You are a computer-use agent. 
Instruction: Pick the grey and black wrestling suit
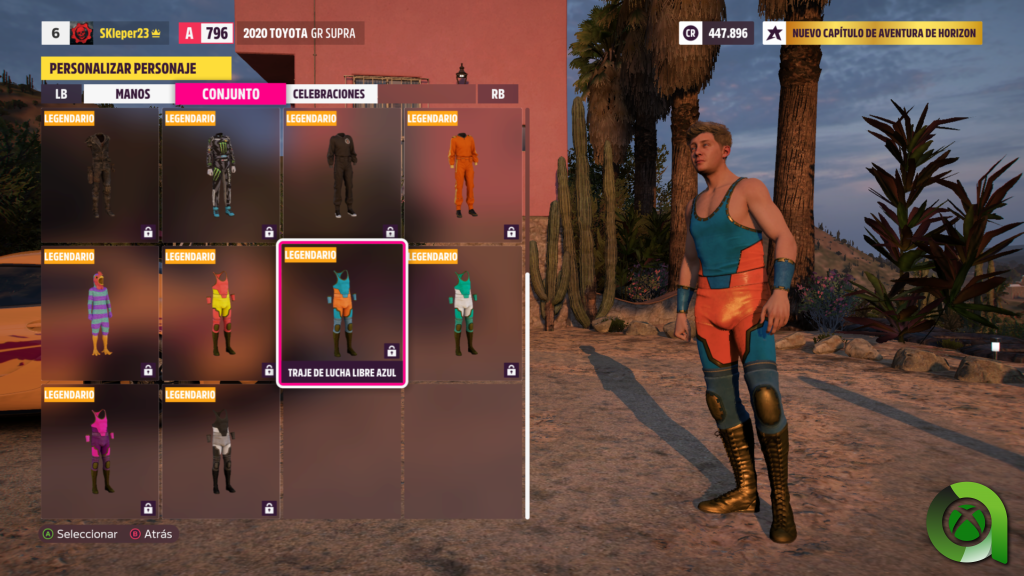point(221,451)
